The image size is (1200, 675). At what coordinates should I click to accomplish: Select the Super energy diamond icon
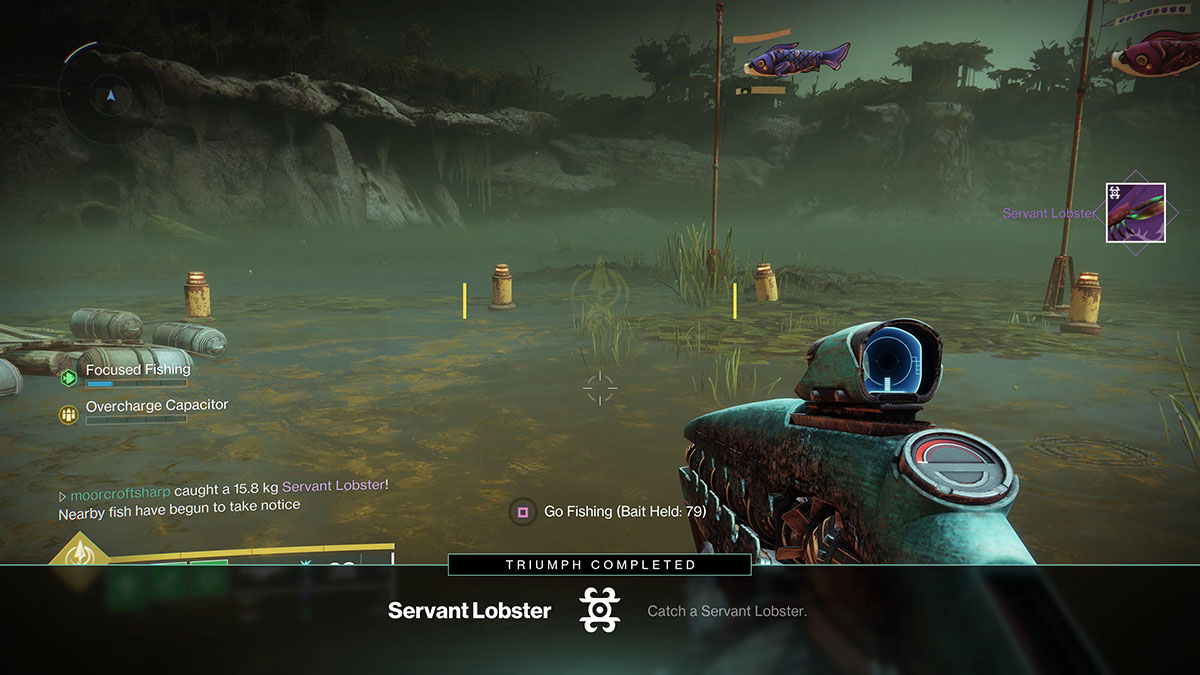pos(78,553)
